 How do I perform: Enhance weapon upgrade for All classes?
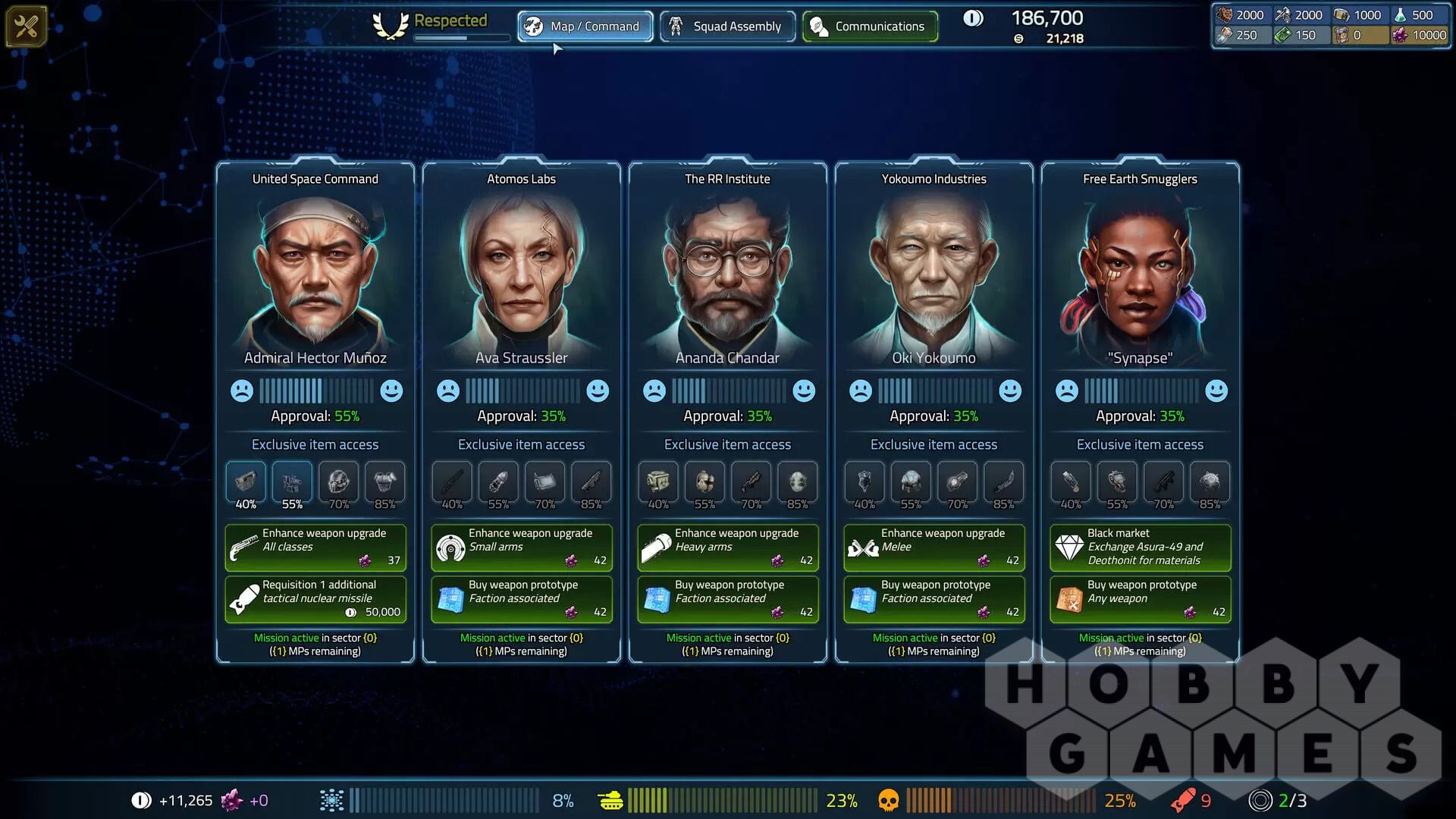315,547
